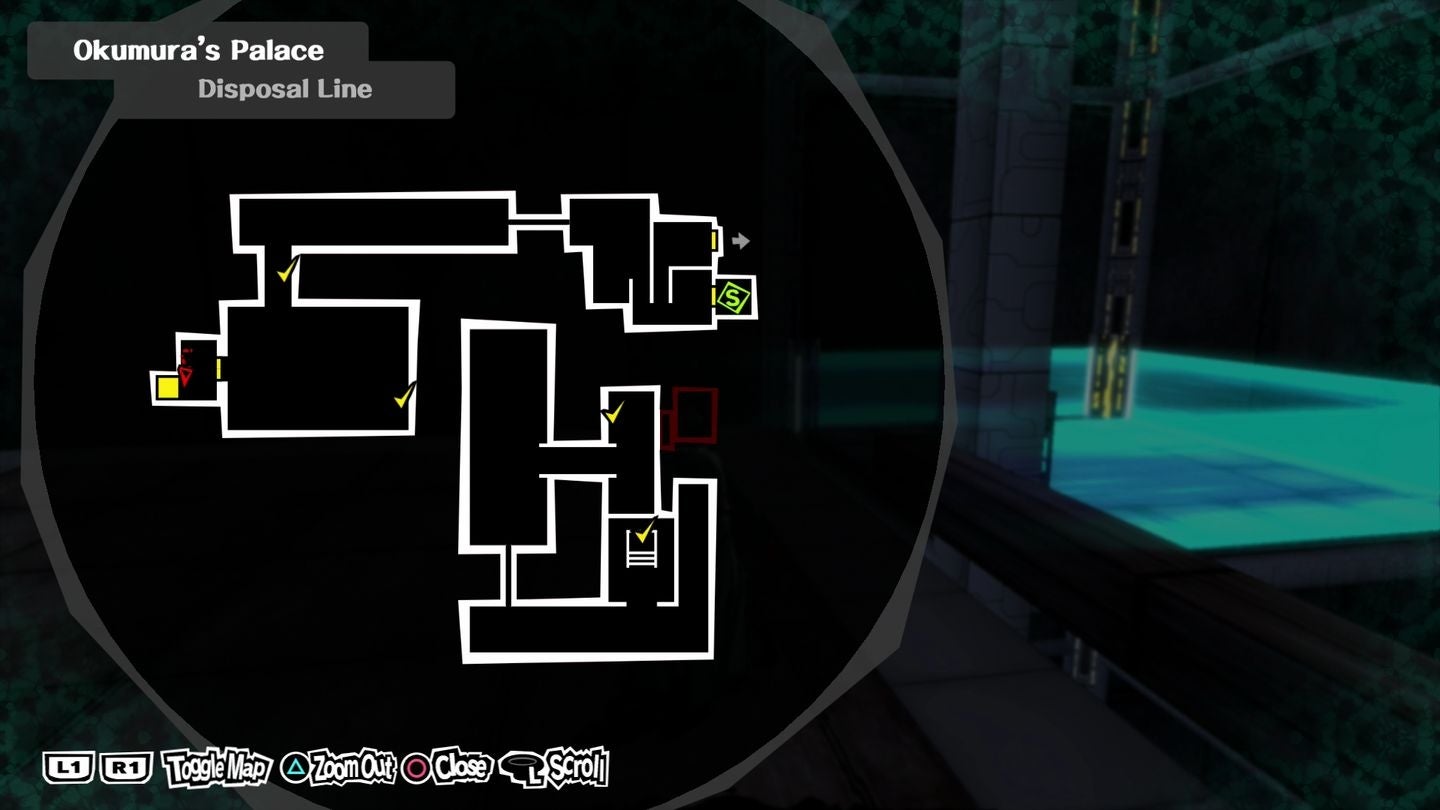Click the gray exit arrow on map edge
1440x810 pixels.
click(x=740, y=240)
